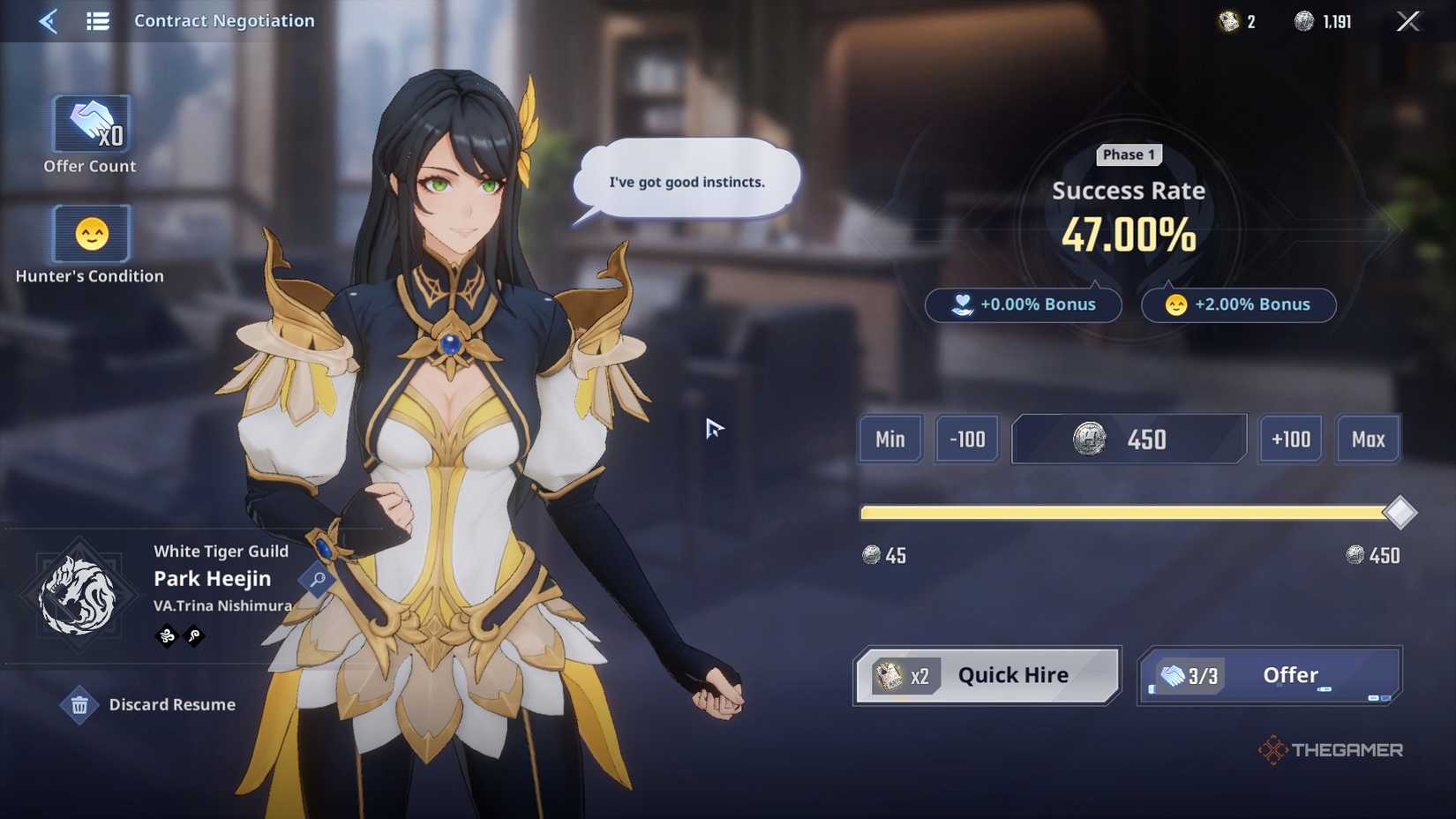The image size is (1456, 819).
Task: Click the coin icon inside the 450 bid field
Action: pyautogui.click(x=1090, y=439)
